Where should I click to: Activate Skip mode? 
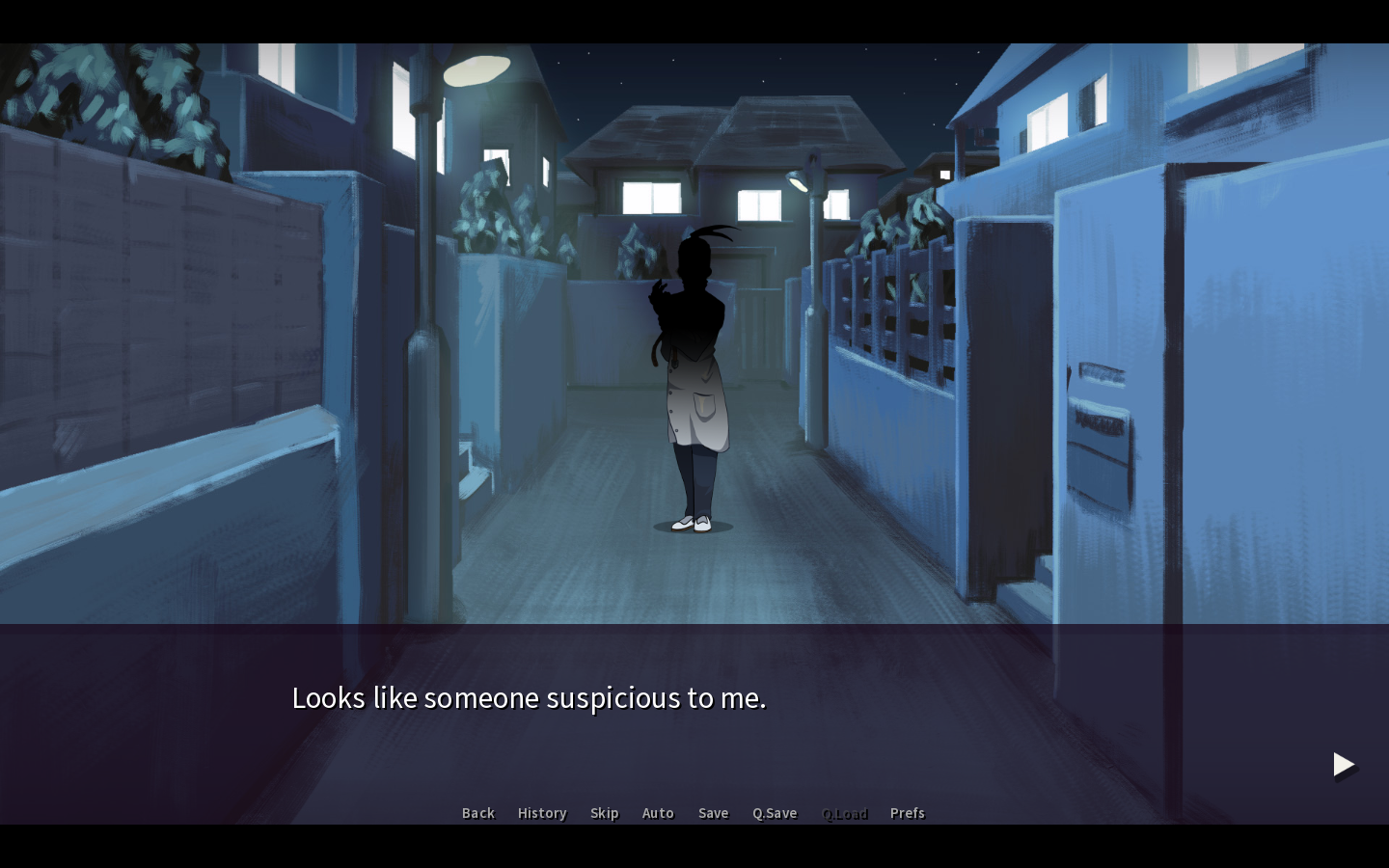(604, 813)
